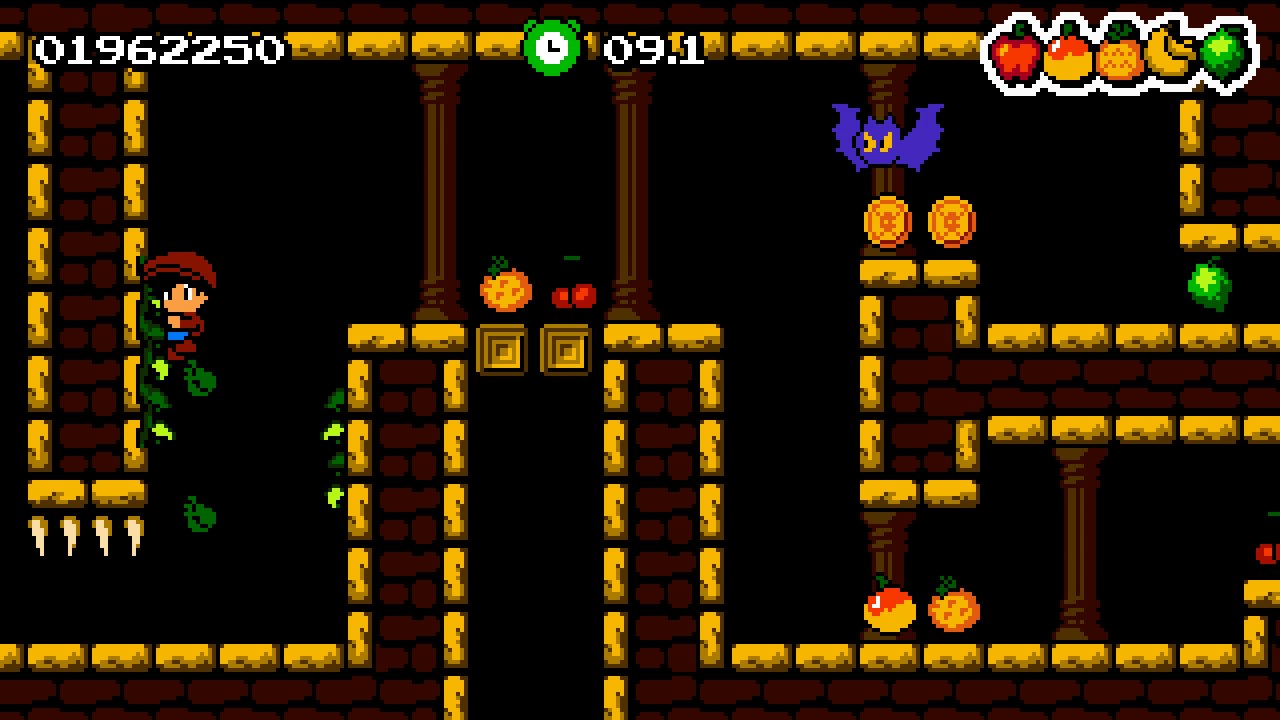
Task: Click the purple bat enemy
Action: coord(887,138)
